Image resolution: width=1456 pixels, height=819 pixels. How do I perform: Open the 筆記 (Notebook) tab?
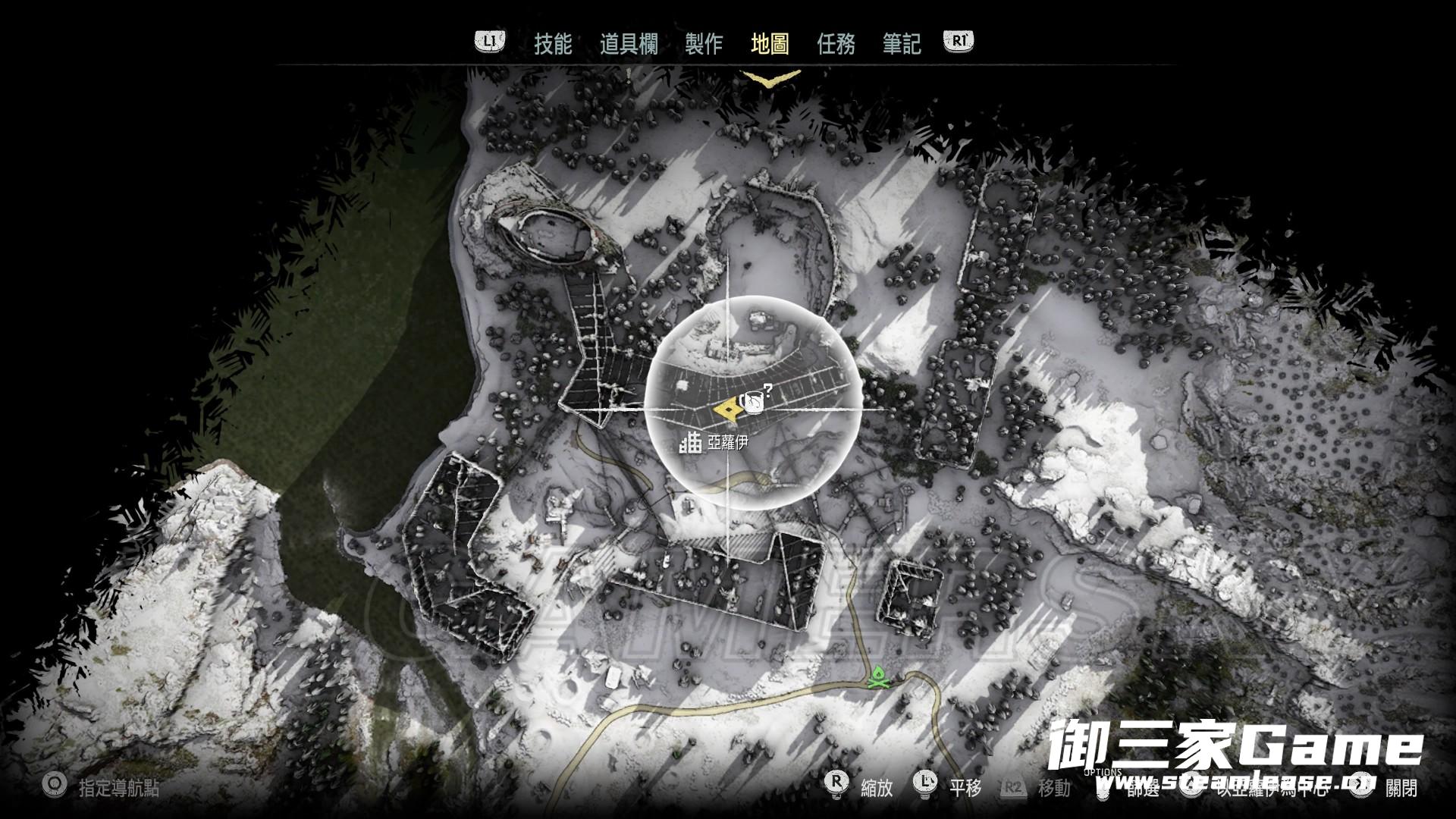[902, 44]
